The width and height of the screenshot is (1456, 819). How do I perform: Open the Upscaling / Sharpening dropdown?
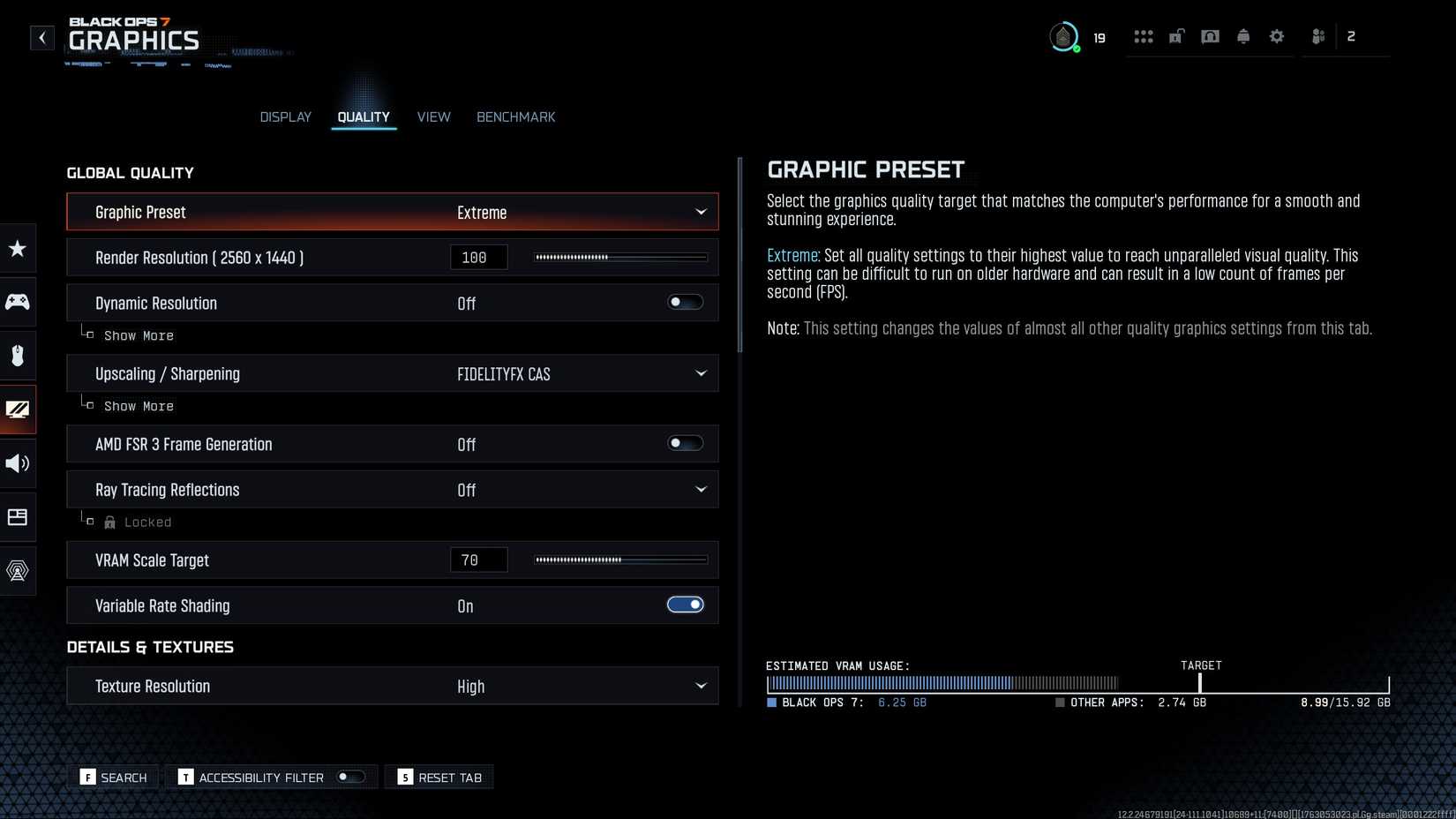(x=700, y=374)
